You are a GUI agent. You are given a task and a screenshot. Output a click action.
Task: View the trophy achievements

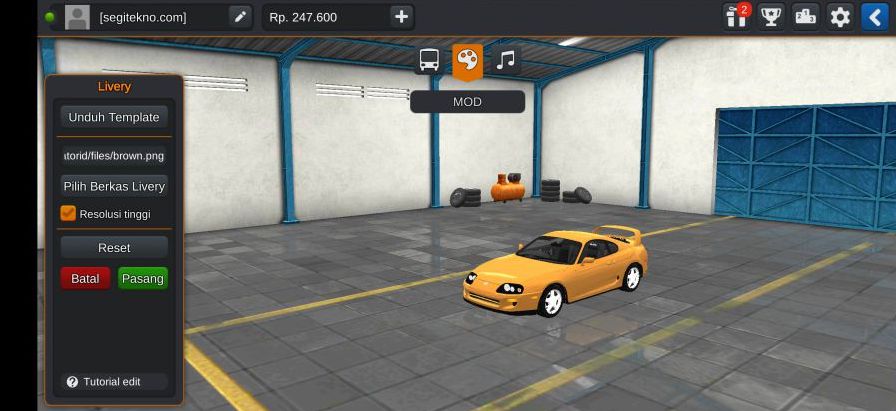[771, 17]
